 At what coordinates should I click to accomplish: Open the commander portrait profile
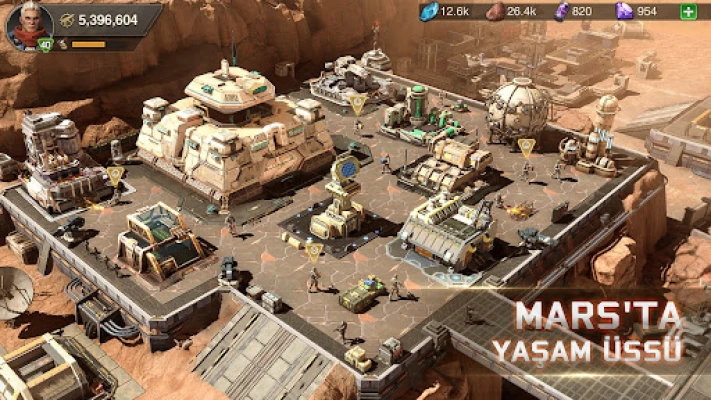click(x=28, y=24)
